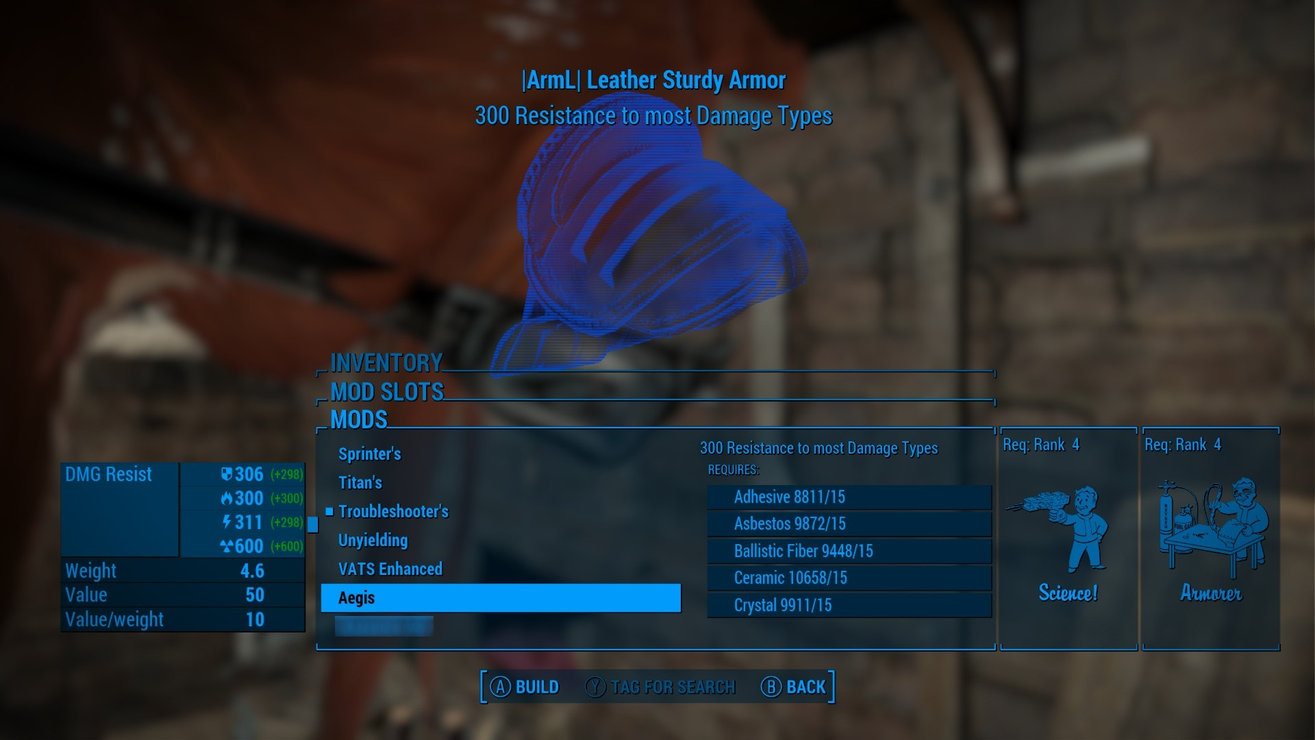Open the MODS section header
1315x740 pixels.
click(x=359, y=419)
